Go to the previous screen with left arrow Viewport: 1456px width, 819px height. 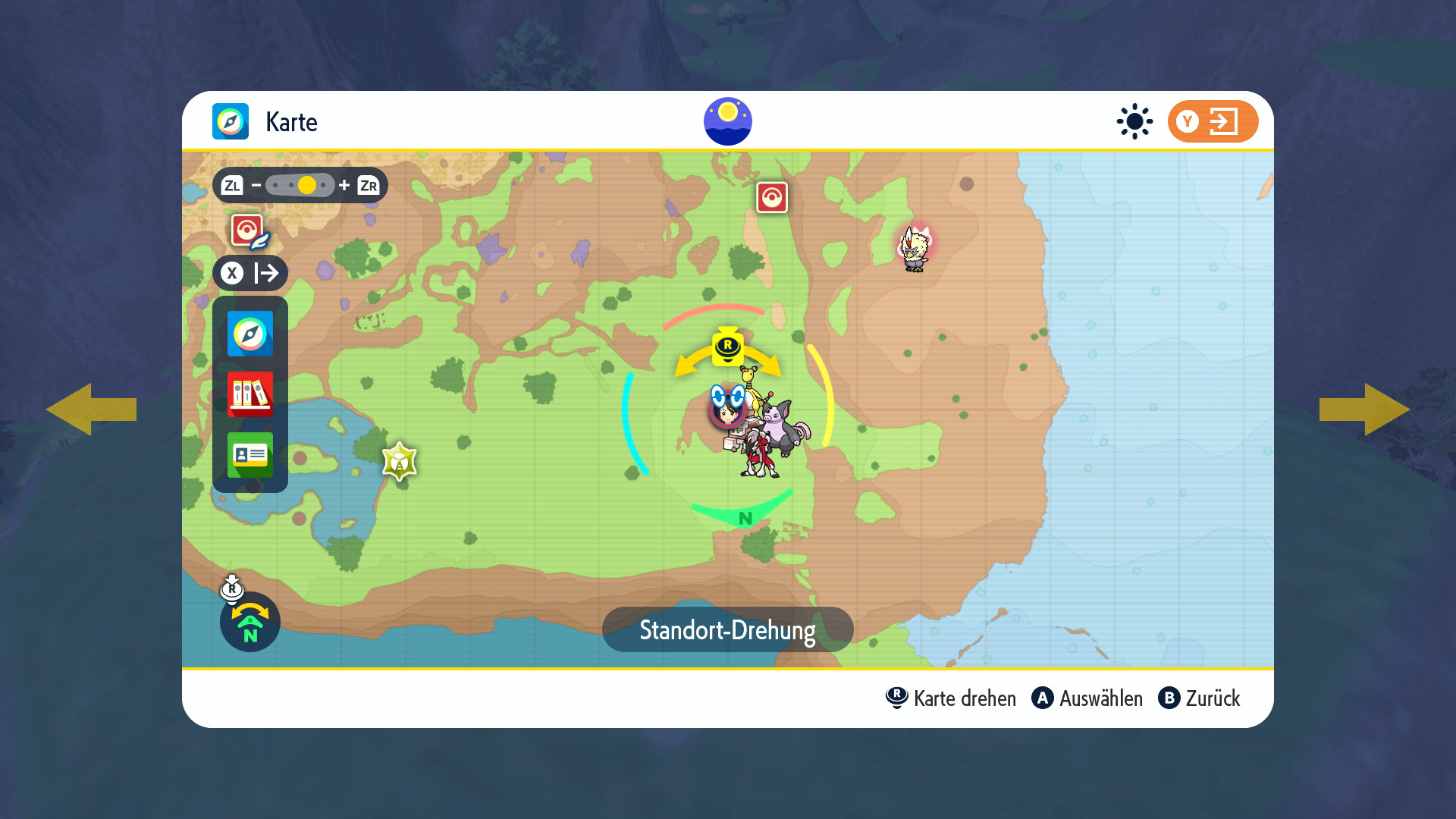[x=91, y=409]
